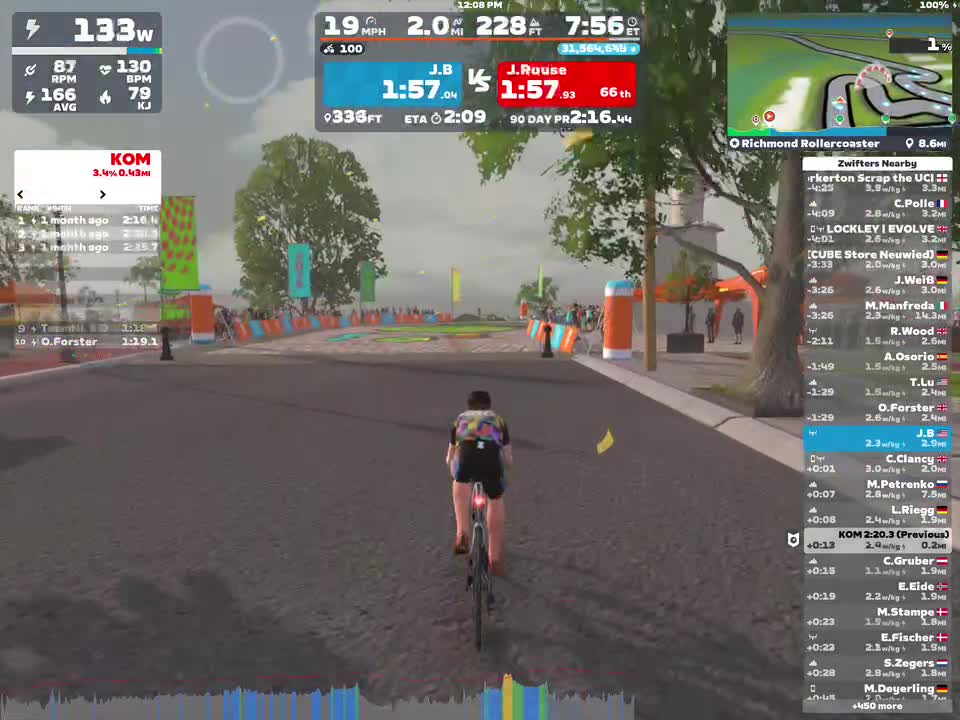
Task: Choose M.Petrenko in nearby riders
Action: tap(877, 489)
